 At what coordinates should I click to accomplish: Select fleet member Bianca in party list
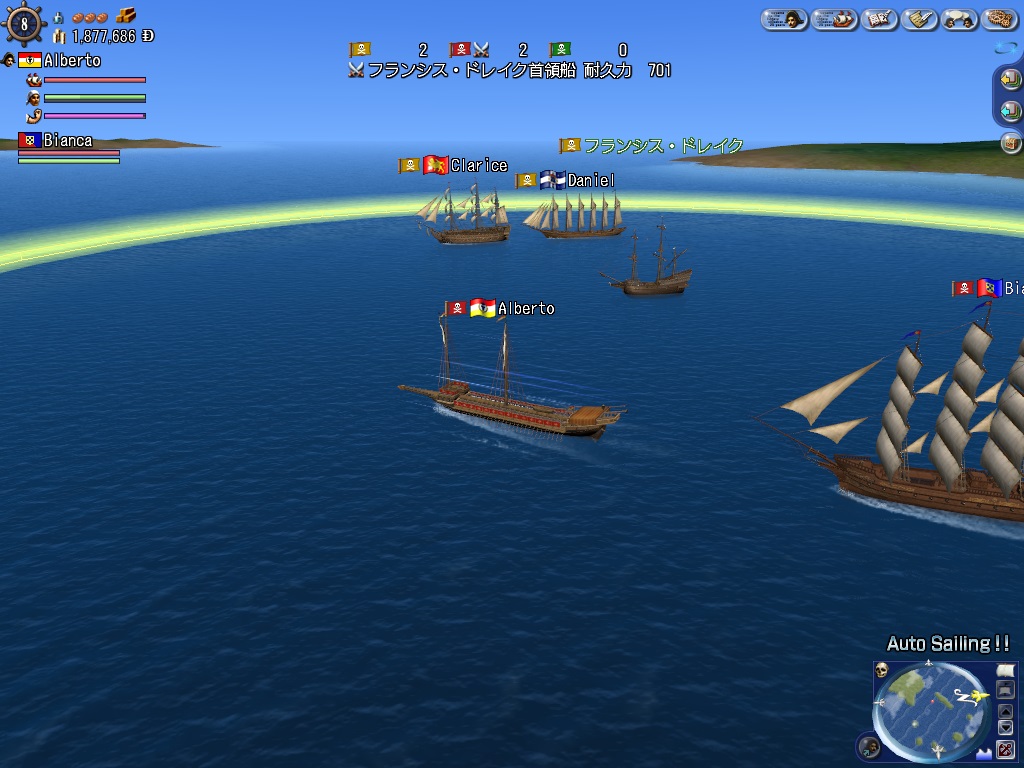tap(67, 141)
